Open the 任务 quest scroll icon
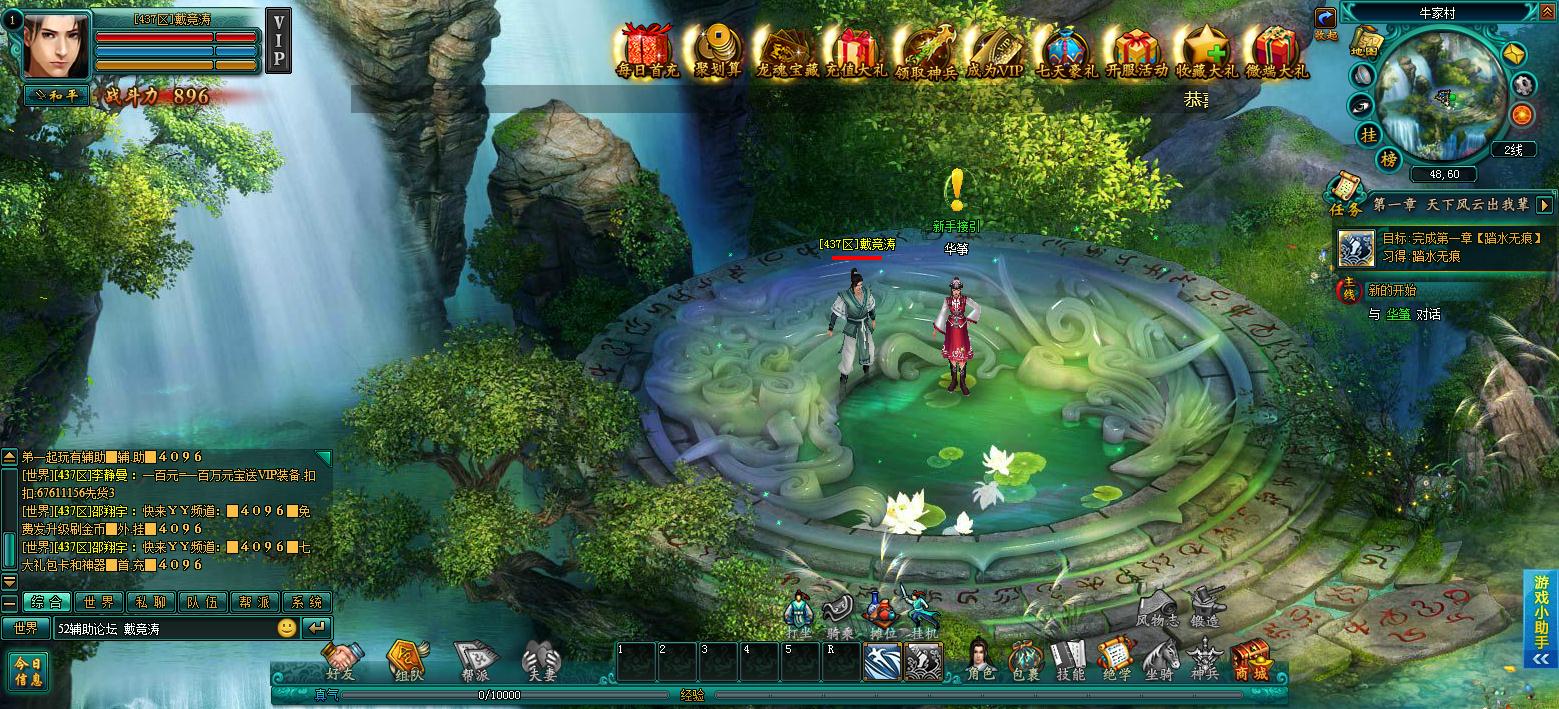Viewport: 1559px width, 709px height. pos(1345,194)
